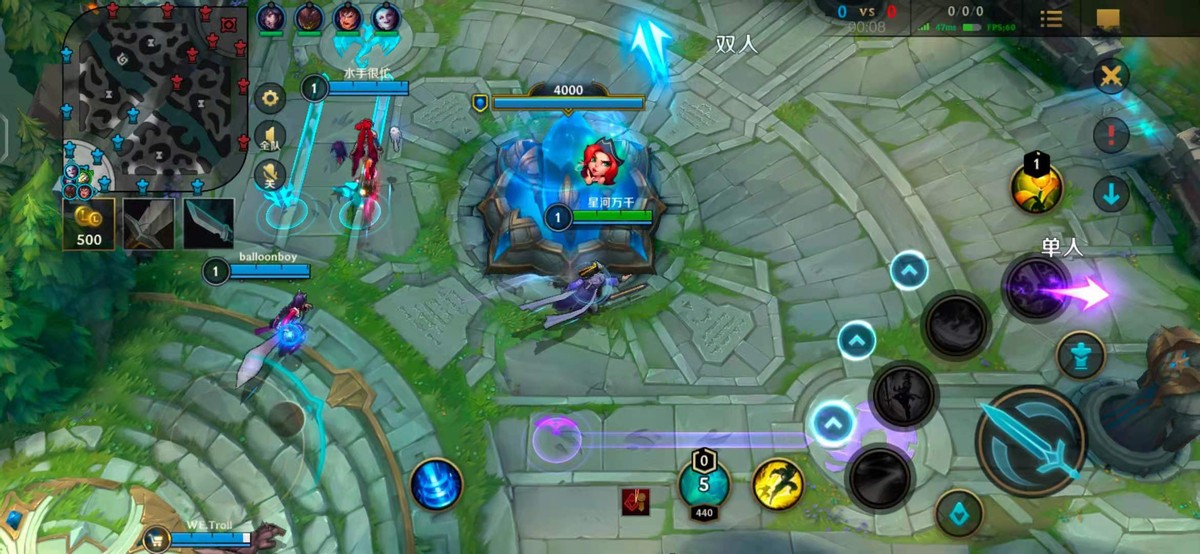Viewport: 1200px width, 554px height.
Task: Target minions with the minion button
Action: pyautogui.click(x=959, y=512)
